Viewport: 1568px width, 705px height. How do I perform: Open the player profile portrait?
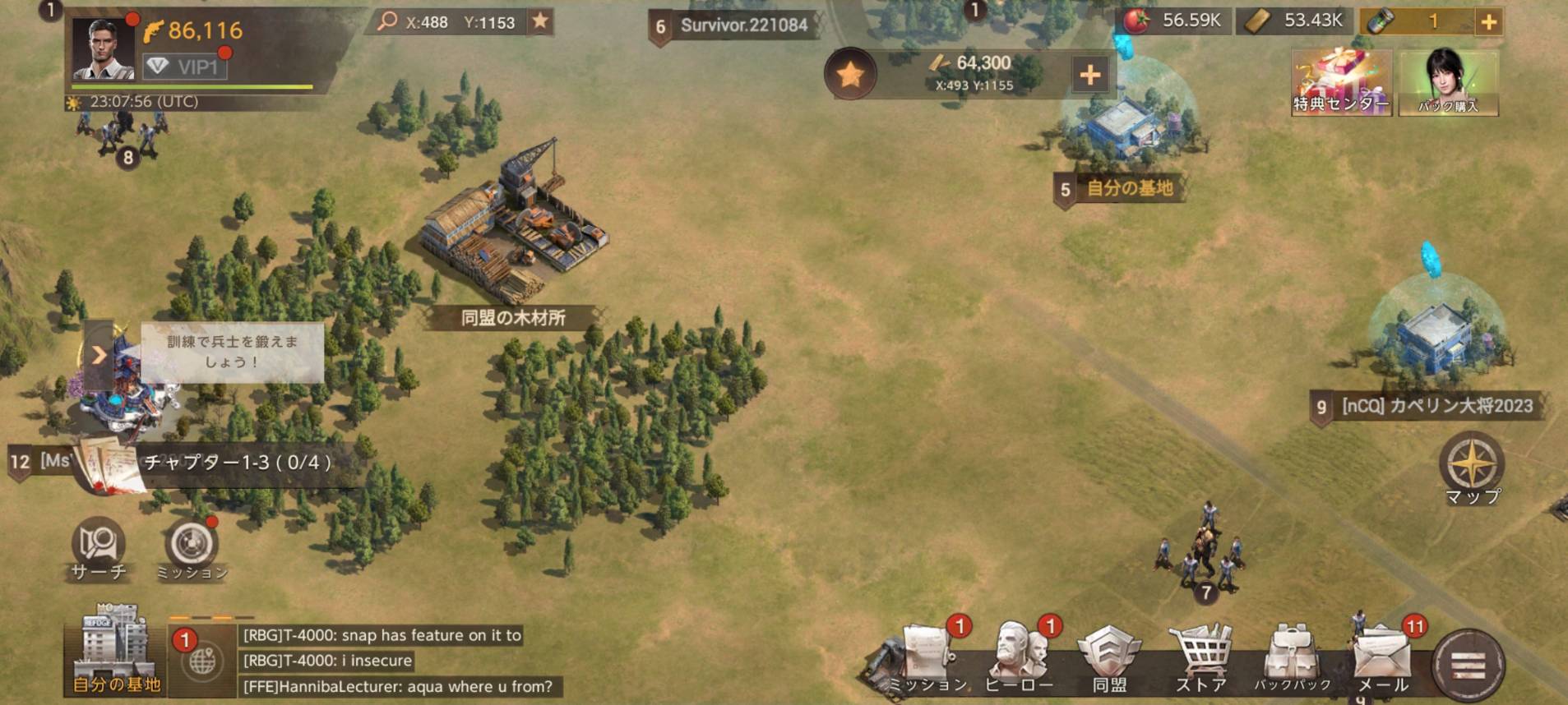point(103,48)
